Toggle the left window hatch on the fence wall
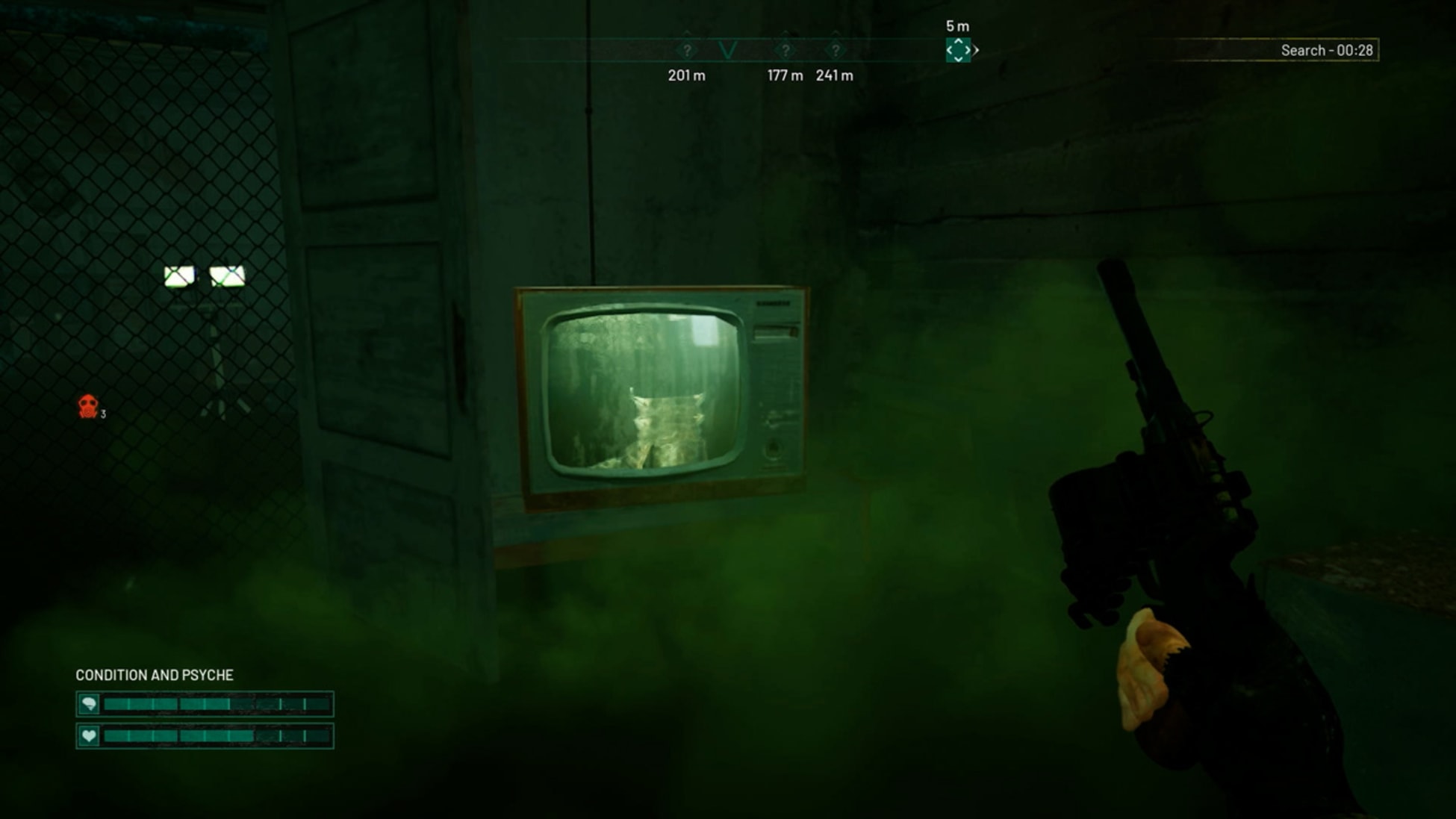 click(178, 276)
